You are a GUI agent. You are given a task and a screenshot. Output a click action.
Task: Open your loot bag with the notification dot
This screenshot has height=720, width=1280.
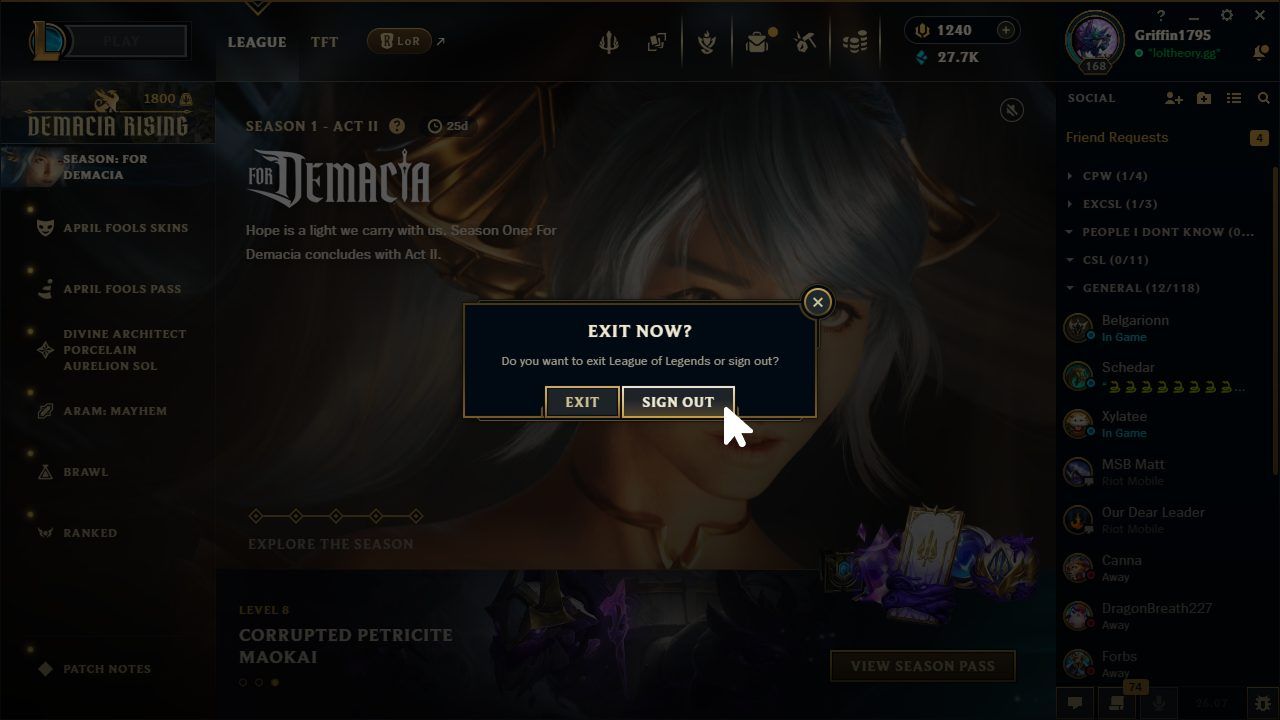click(757, 42)
